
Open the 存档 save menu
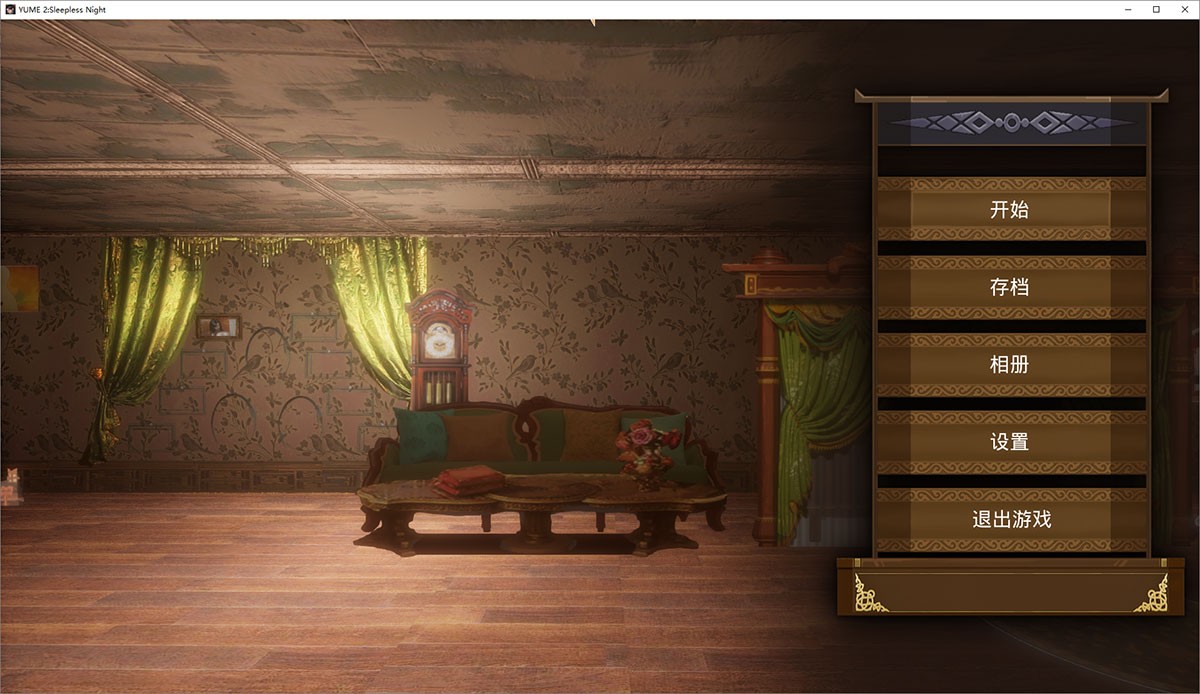1010,288
